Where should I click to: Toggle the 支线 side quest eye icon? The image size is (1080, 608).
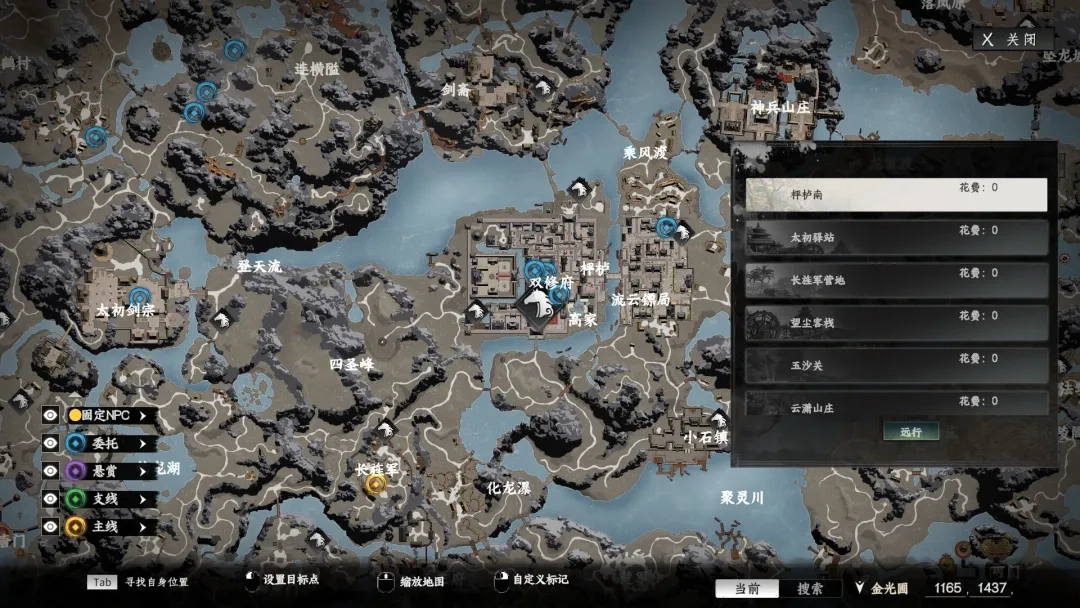pyautogui.click(x=51, y=498)
